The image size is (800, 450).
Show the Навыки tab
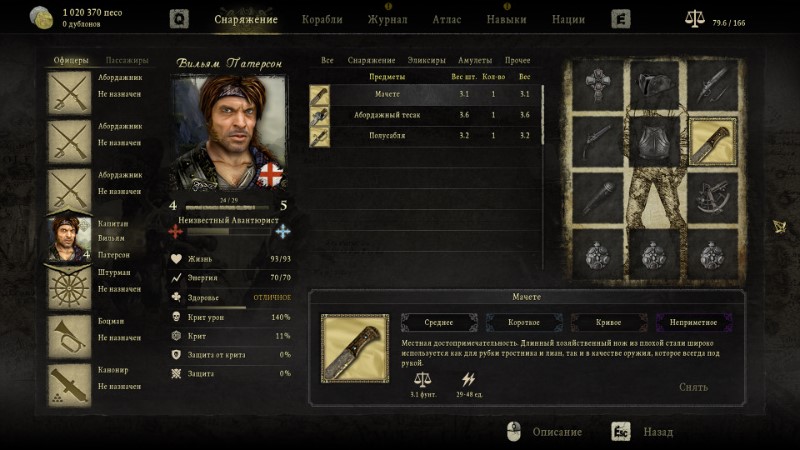pyautogui.click(x=506, y=19)
